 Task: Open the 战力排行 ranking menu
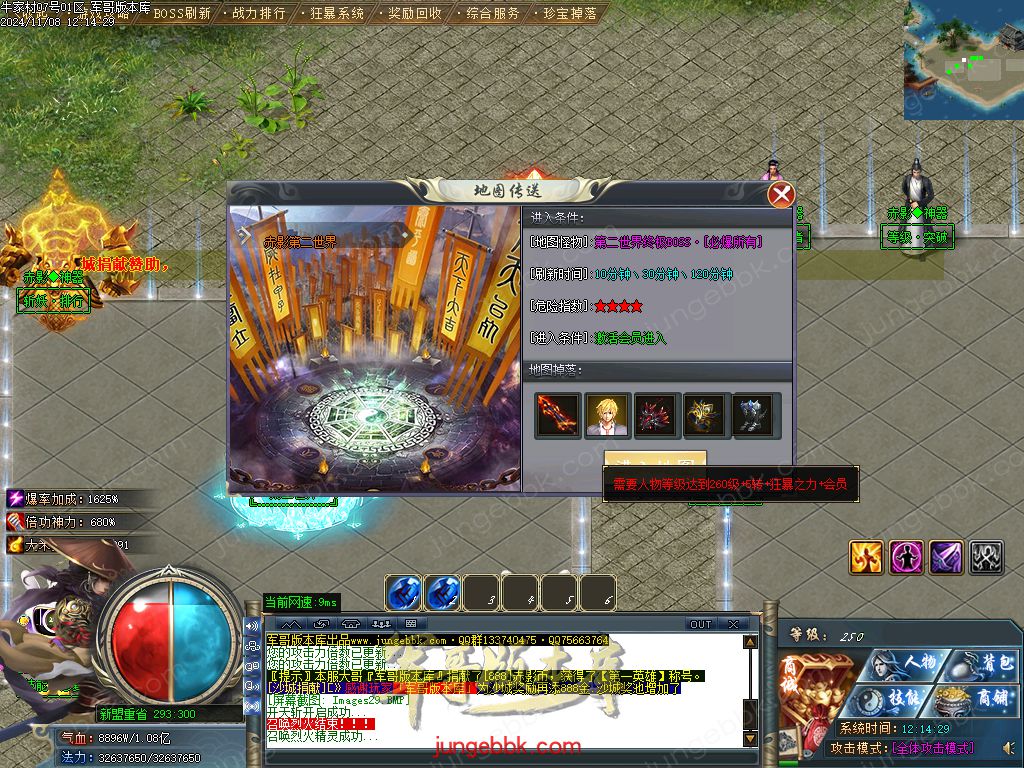[258, 14]
